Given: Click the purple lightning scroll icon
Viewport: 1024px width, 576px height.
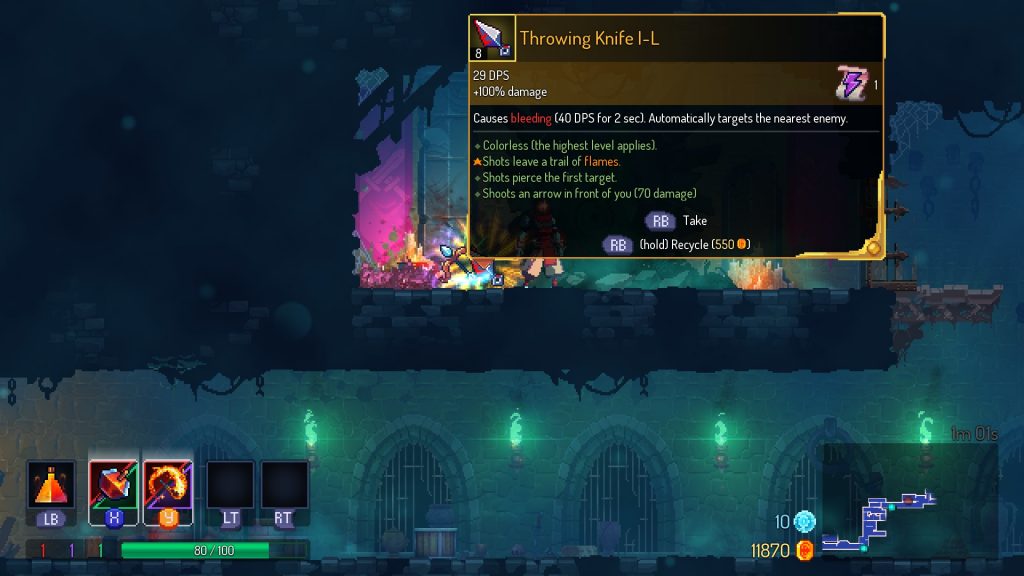Looking at the screenshot, I should [x=851, y=83].
